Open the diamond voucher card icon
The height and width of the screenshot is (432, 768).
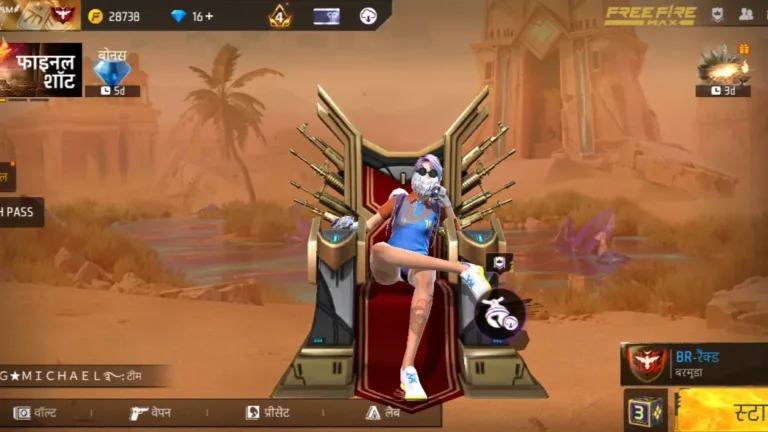(x=326, y=16)
